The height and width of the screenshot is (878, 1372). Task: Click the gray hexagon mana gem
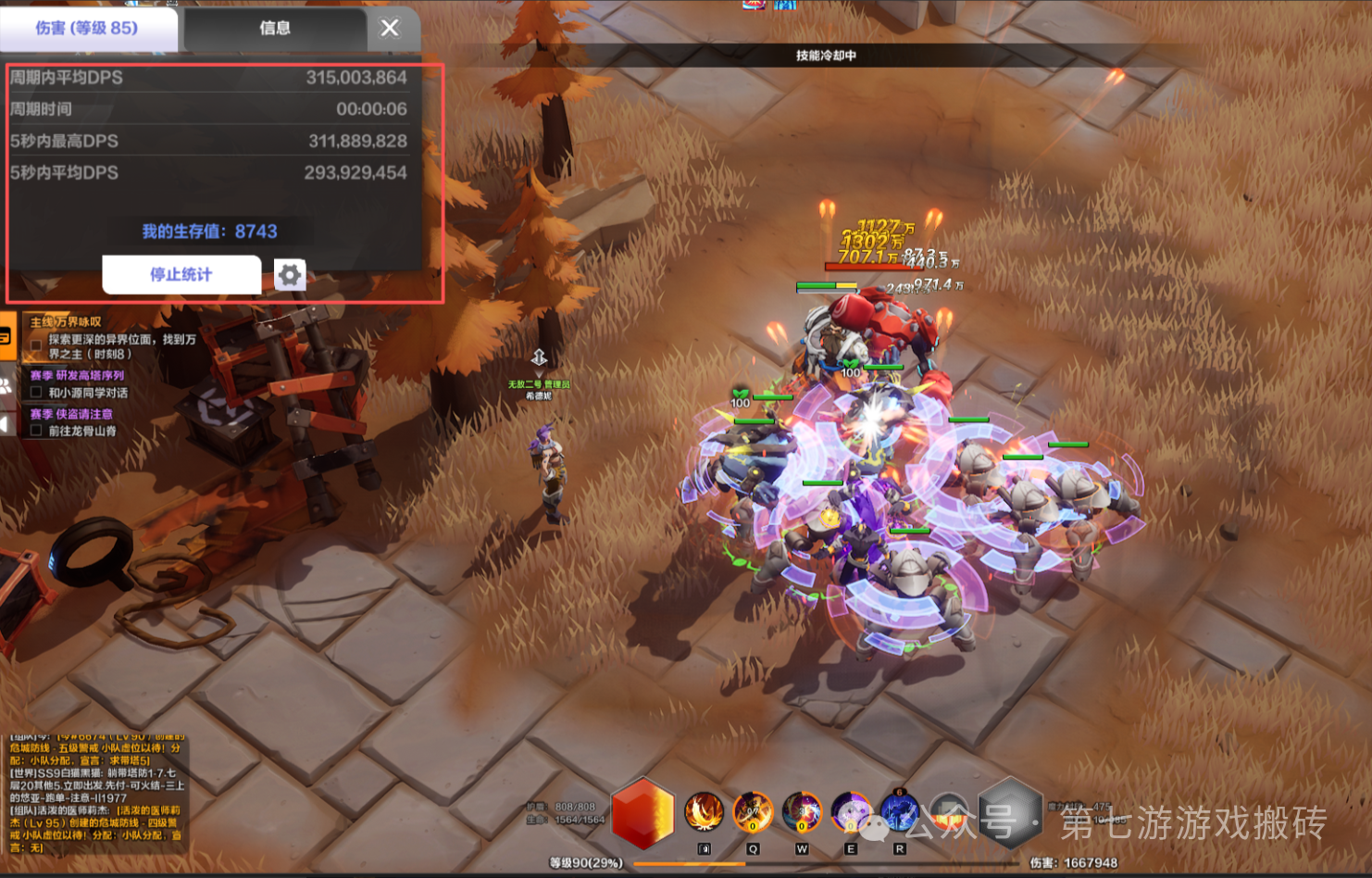pos(1010,812)
